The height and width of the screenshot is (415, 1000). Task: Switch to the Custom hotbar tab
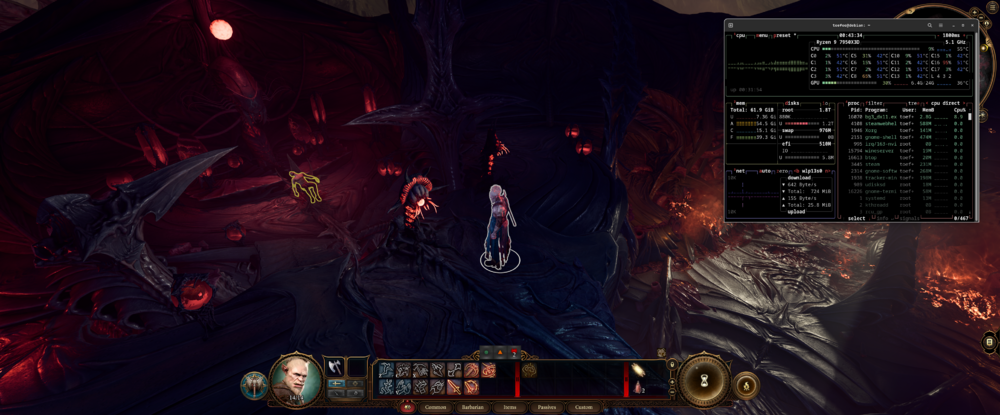[x=583, y=407]
